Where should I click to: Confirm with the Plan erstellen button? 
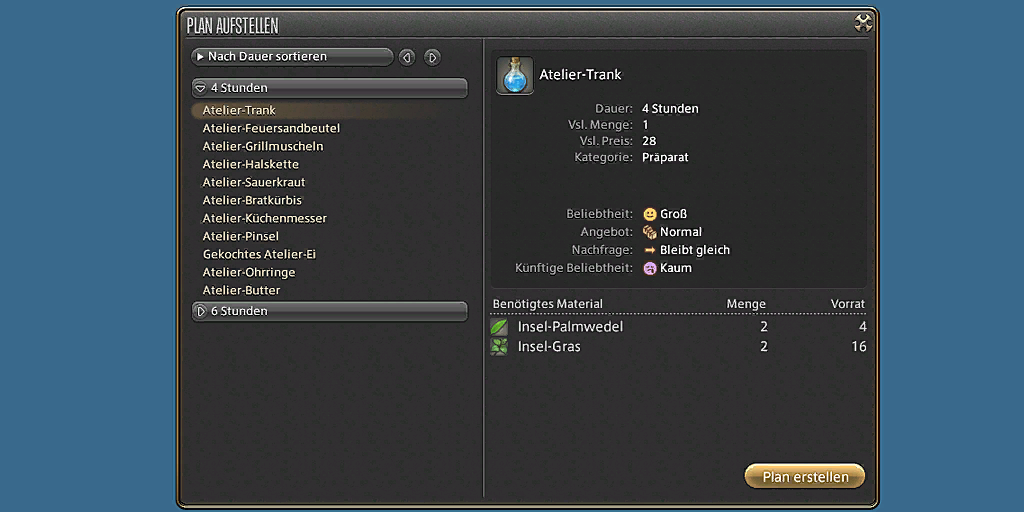pos(805,477)
